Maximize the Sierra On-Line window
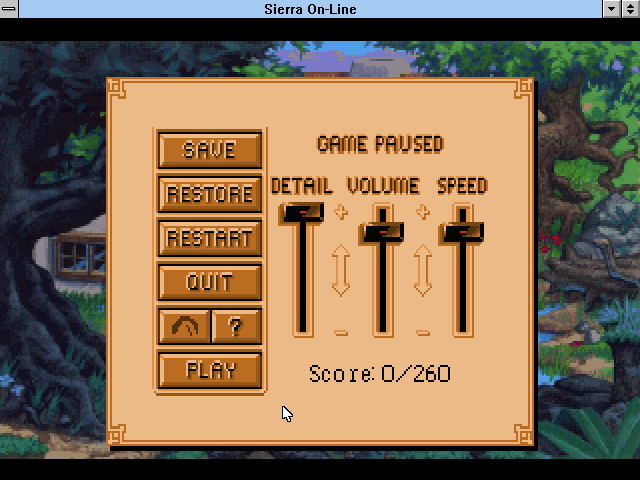 (x=630, y=9)
